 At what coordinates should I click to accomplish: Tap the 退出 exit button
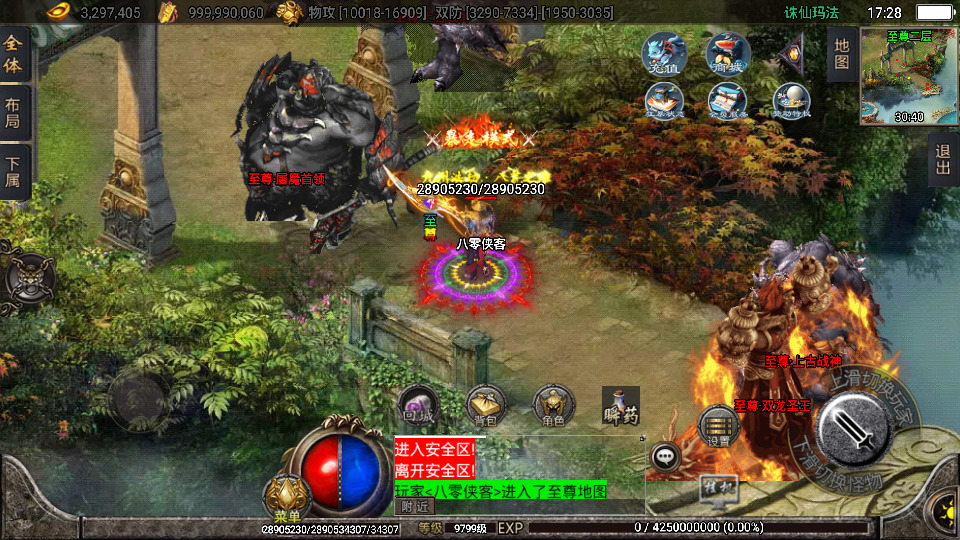[942, 160]
